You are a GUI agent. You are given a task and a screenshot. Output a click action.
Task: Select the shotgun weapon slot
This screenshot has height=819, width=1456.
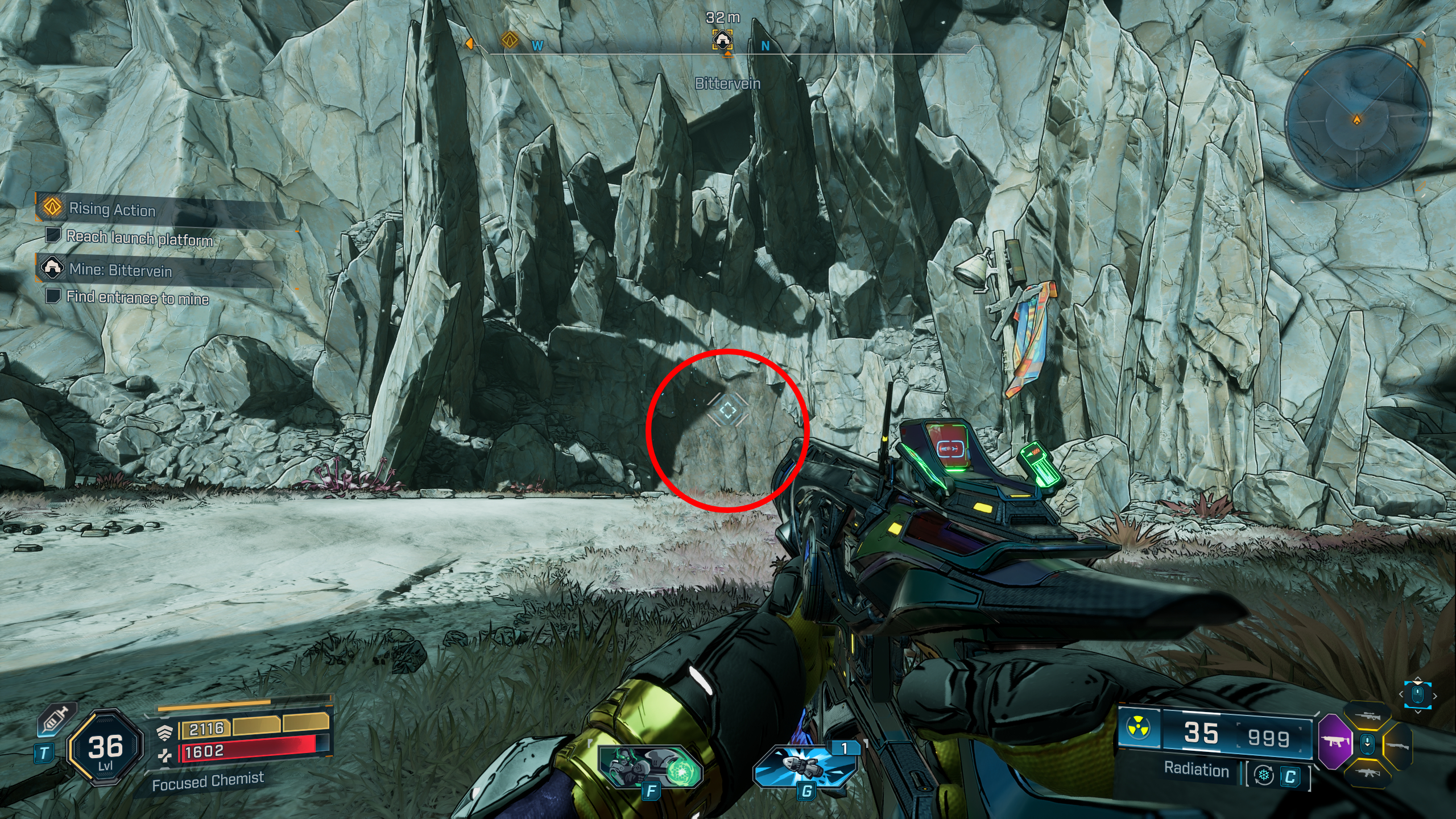pyautogui.click(x=1399, y=746)
